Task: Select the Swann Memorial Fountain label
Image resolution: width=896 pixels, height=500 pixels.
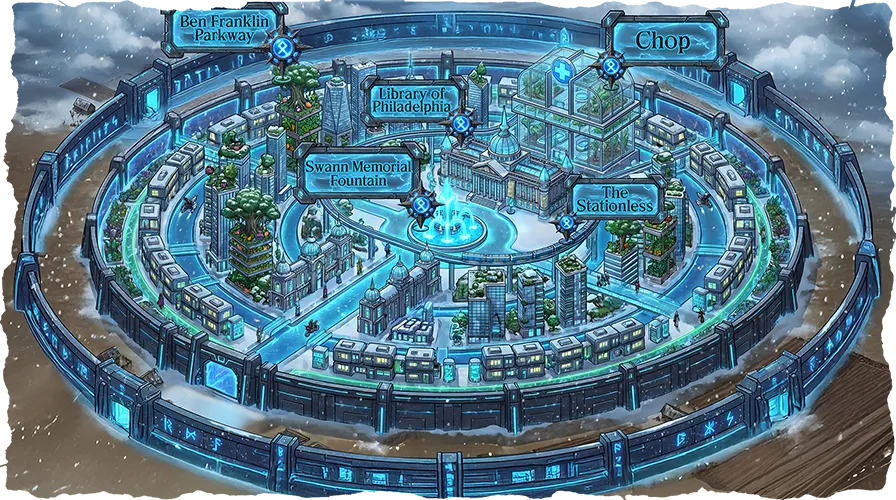Action: pyautogui.click(x=358, y=170)
